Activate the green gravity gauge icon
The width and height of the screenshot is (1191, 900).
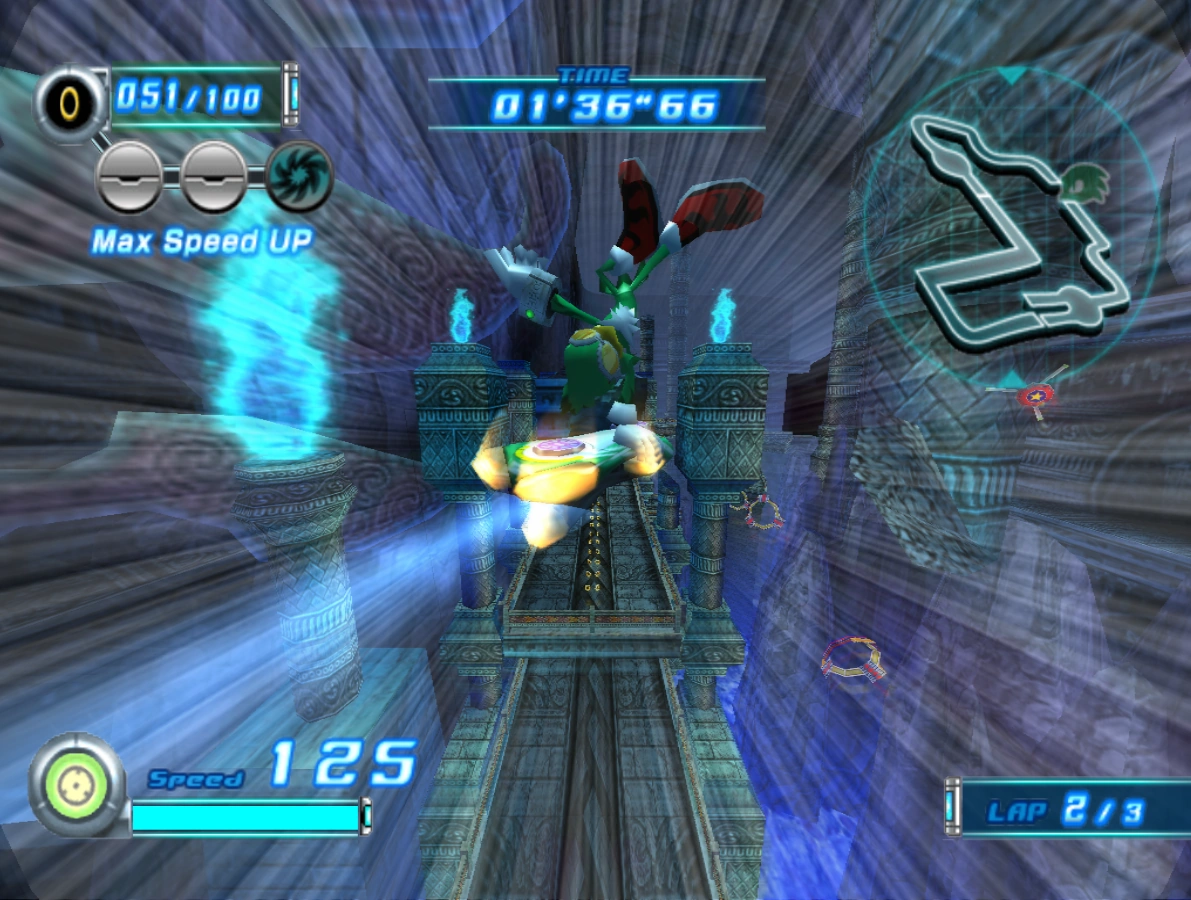(x=77, y=780)
